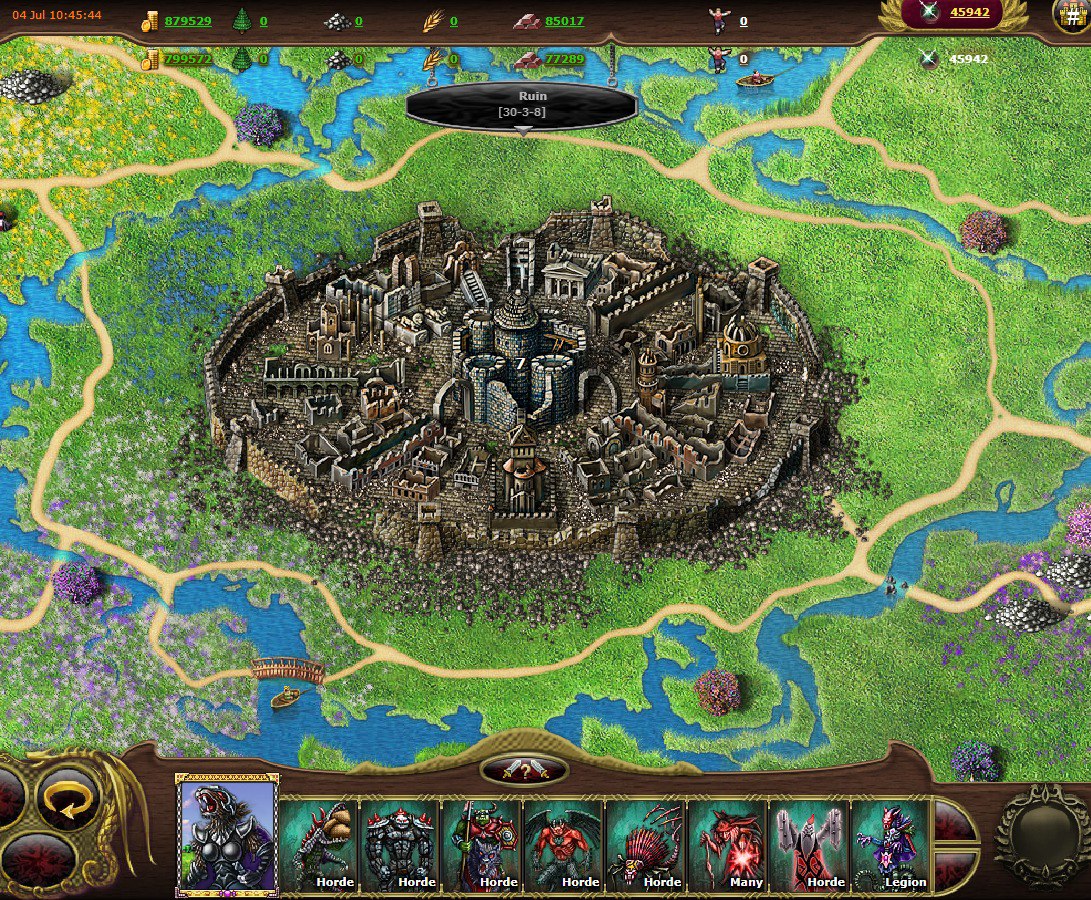Viewport: 1091px width, 900px height.
Task: Select the Ruin location label plate
Action: (522, 104)
